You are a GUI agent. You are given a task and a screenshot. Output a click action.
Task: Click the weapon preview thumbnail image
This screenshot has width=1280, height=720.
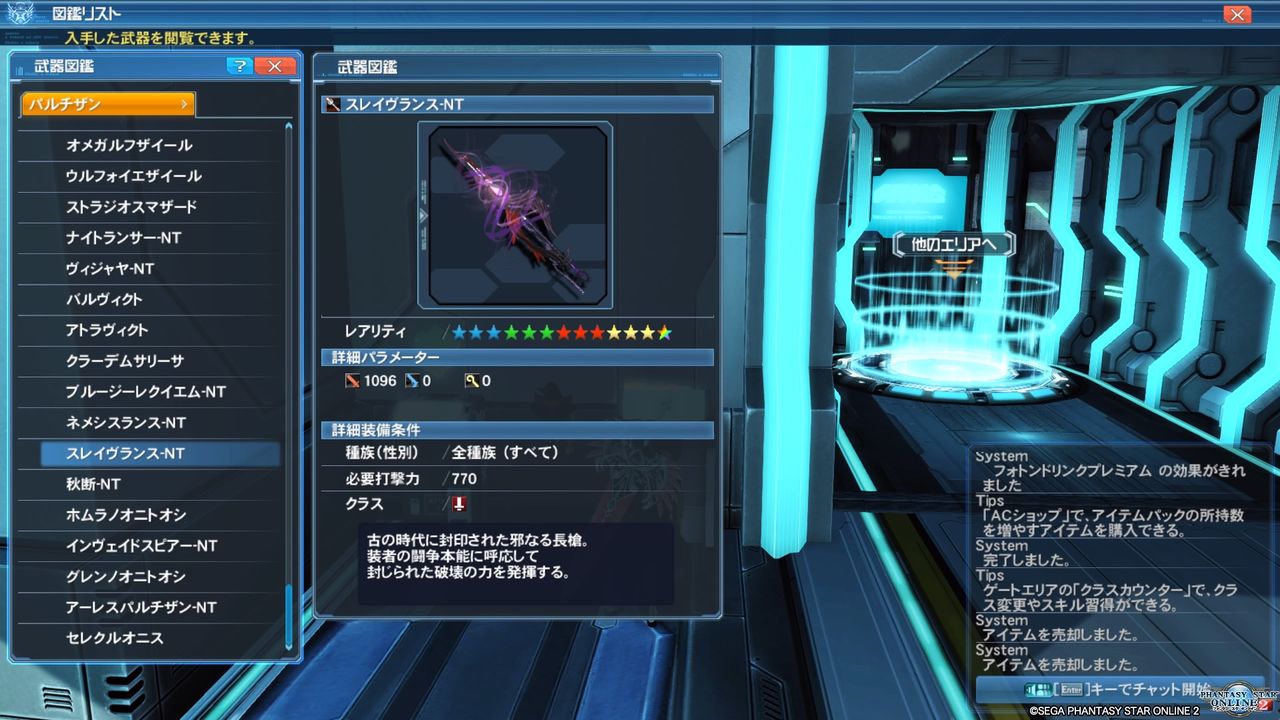point(518,214)
